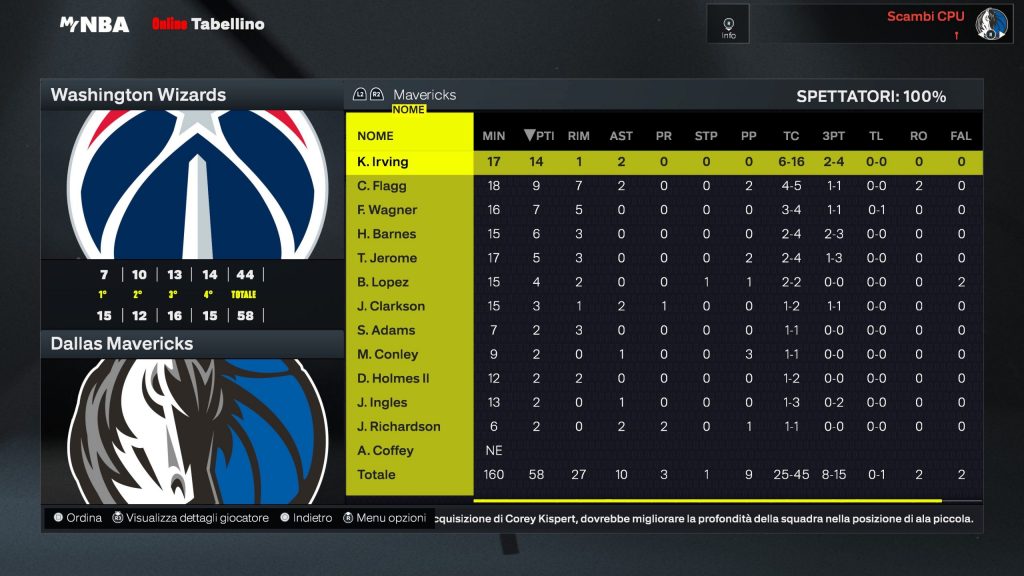Choose D. Holmes II's stat line

click(393, 378)
